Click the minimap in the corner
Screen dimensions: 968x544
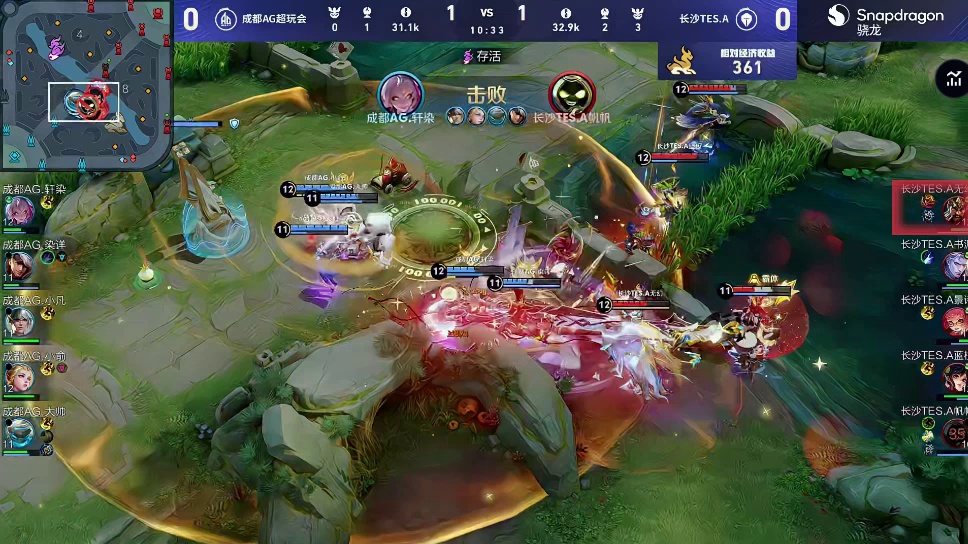tap(86, 86)
